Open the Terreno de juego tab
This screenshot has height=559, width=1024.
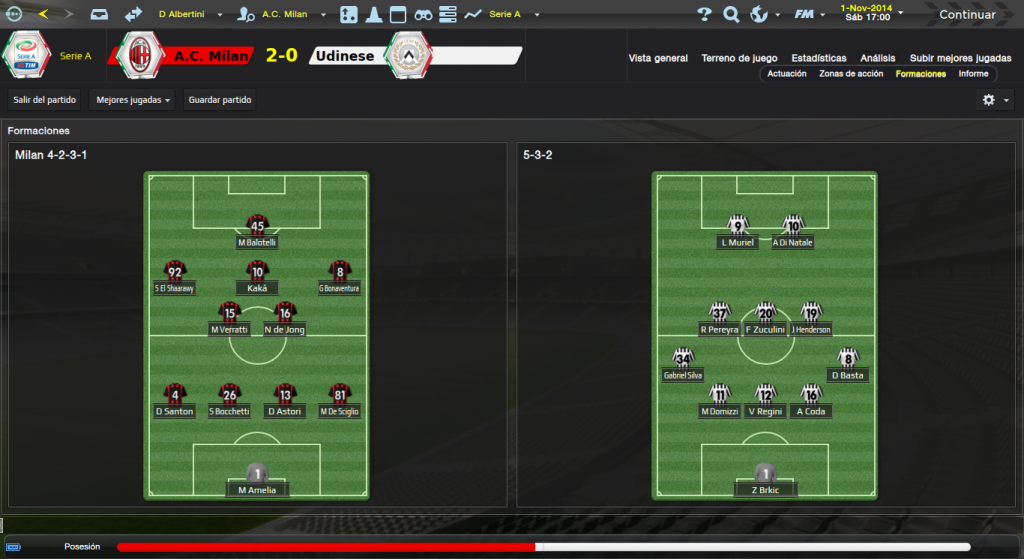coord(740,58)
